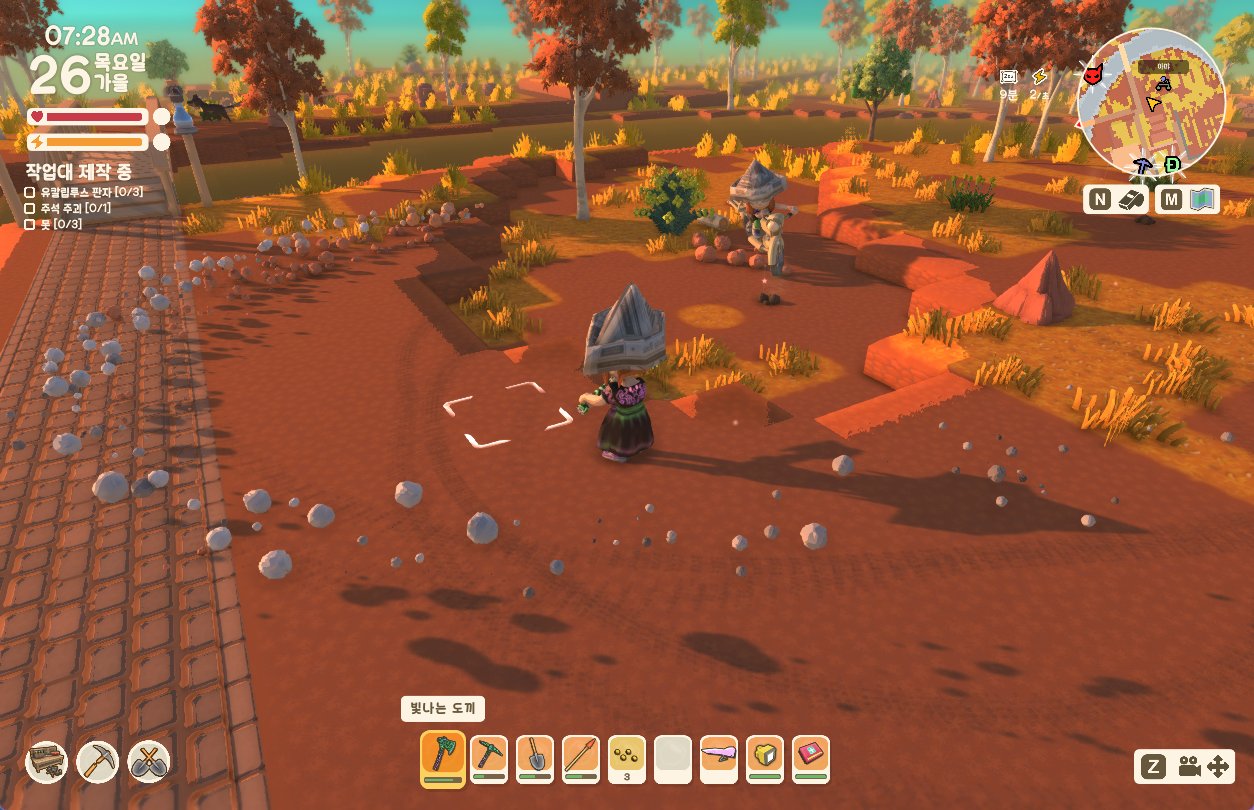The image size is (1254, 810).
Task: Open the world map button
Action: [1189, 200]
